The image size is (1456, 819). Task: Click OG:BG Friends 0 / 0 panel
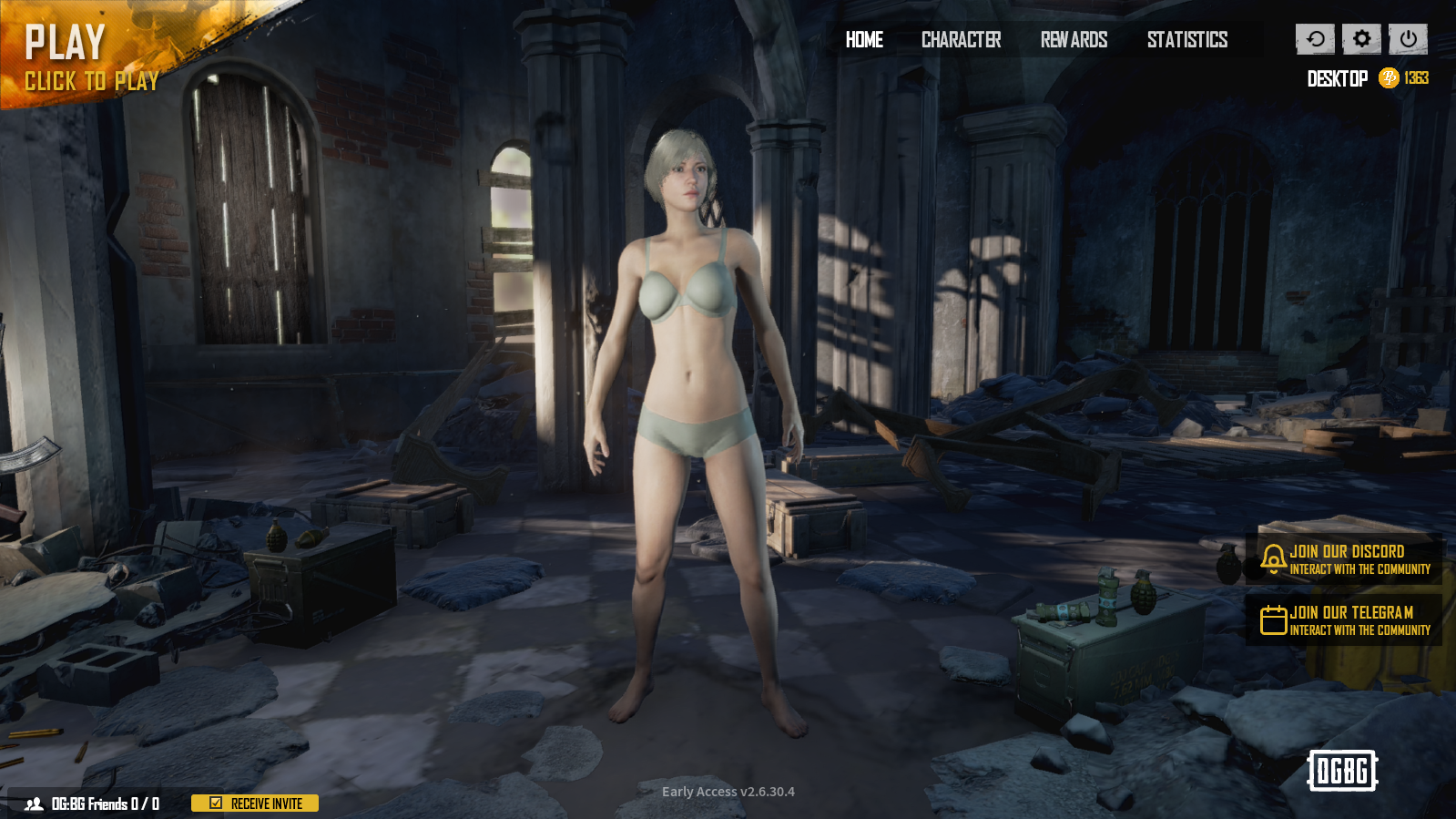click(x=105, y=804)
